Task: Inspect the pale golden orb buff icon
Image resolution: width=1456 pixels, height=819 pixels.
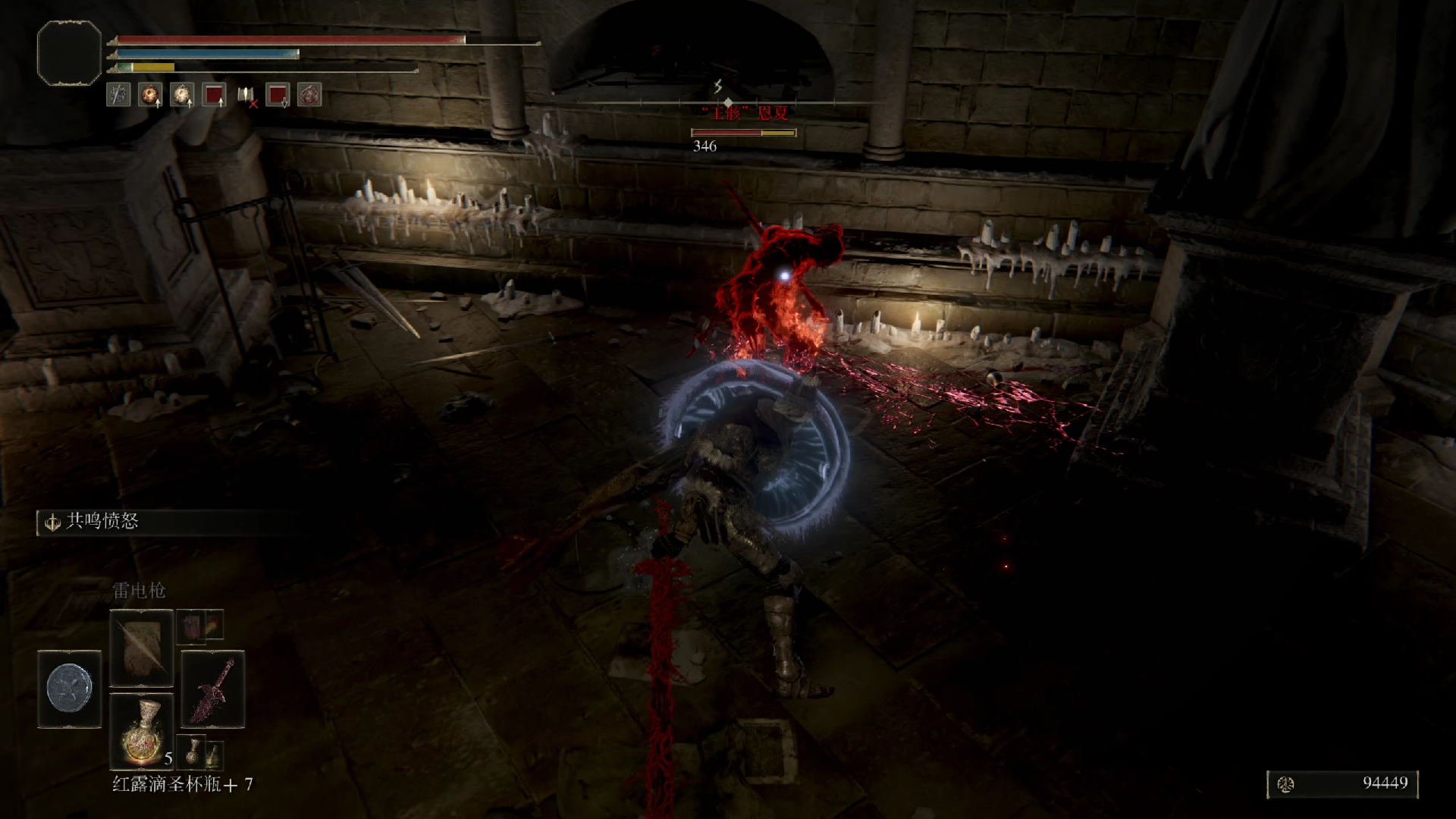Action: point(182,95)
